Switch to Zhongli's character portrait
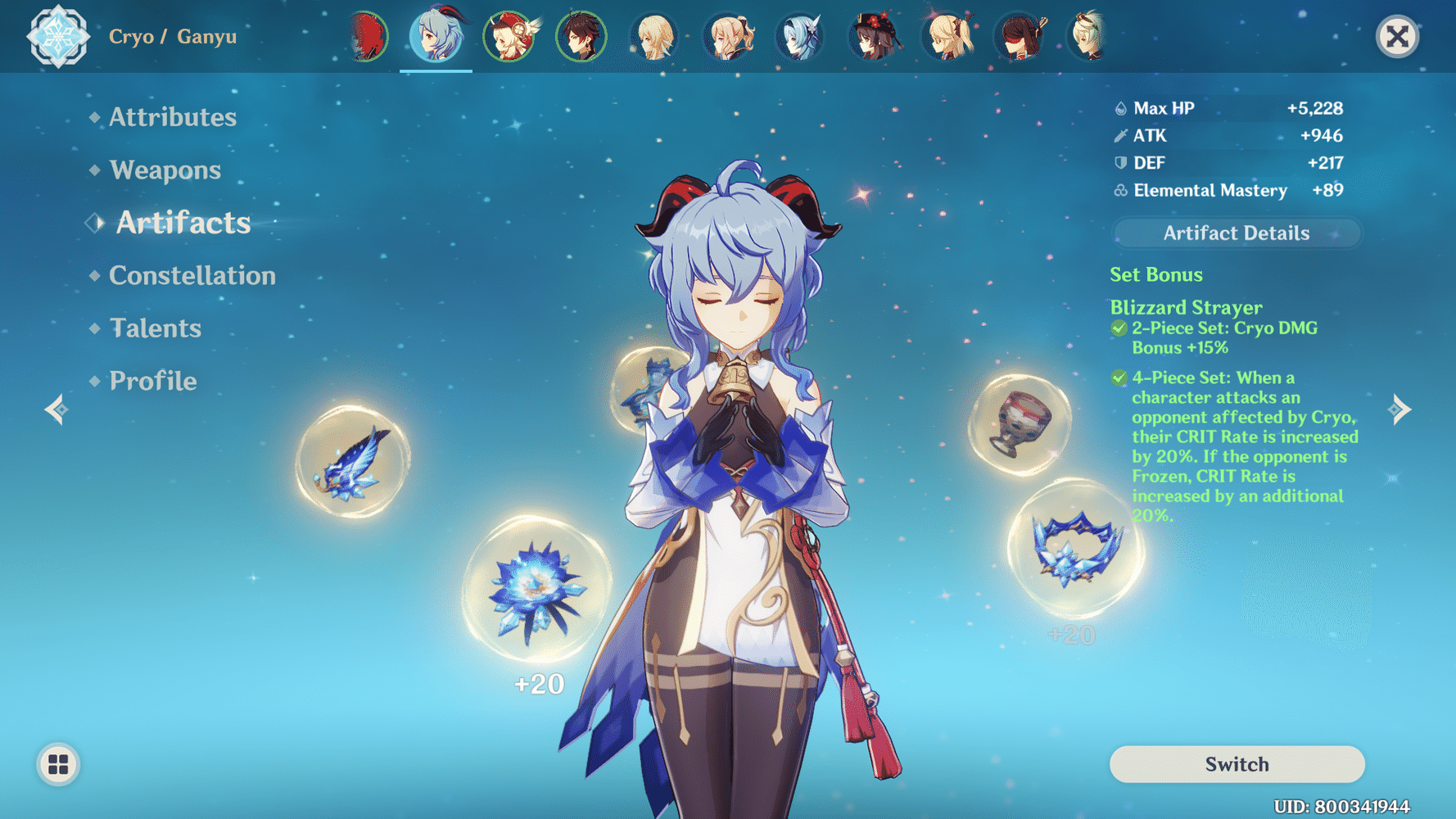1456x819 pixels. point(581,37)
